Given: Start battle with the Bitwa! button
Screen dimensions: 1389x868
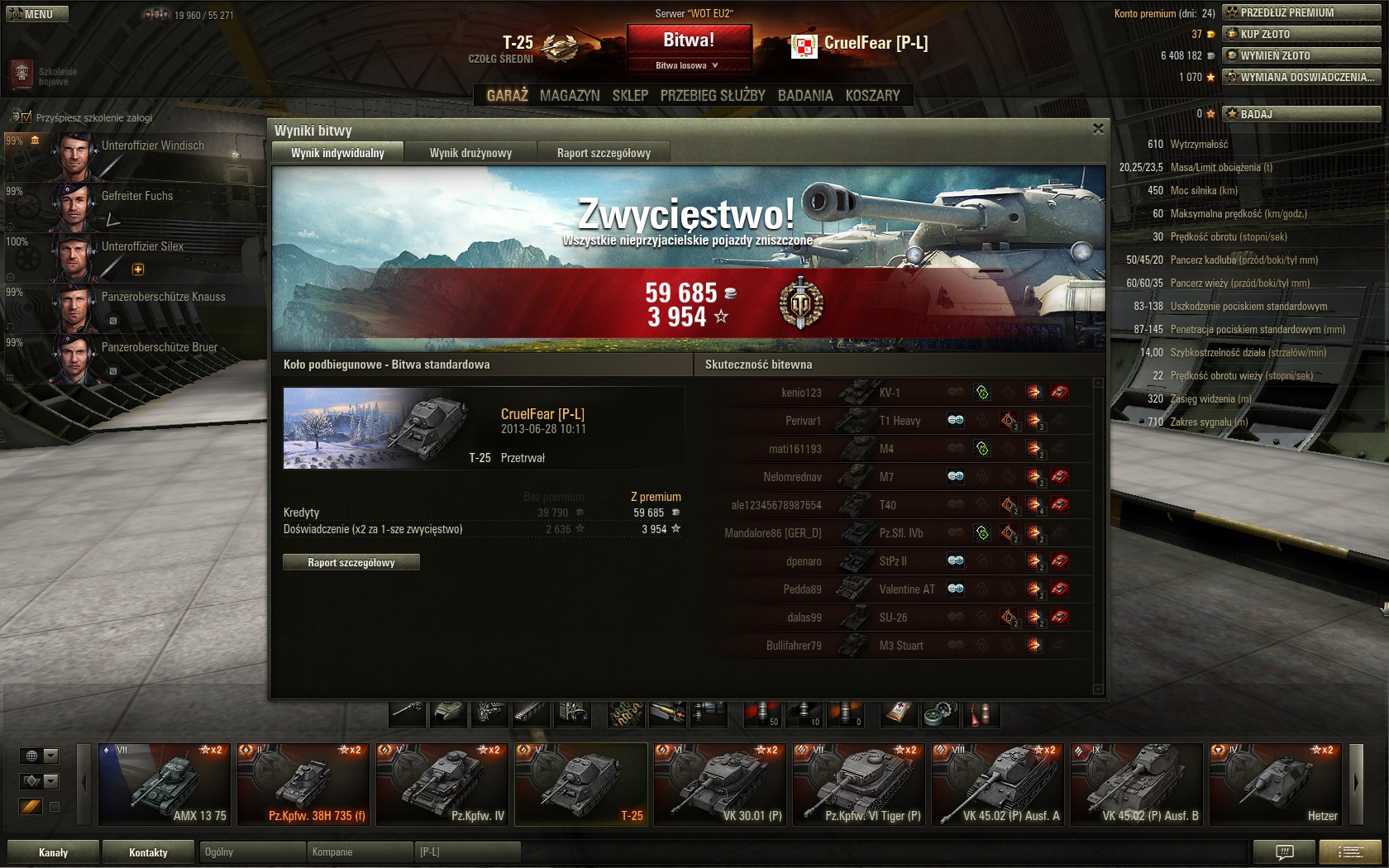Looking at the screenshot, I should pos(689,40).
